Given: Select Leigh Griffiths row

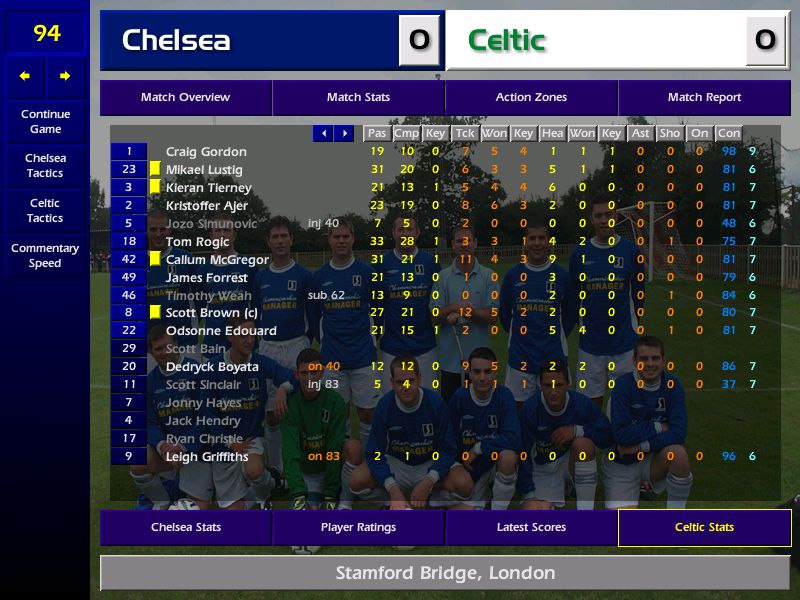Looking at the screenshot, I should [x=207, y=457].
